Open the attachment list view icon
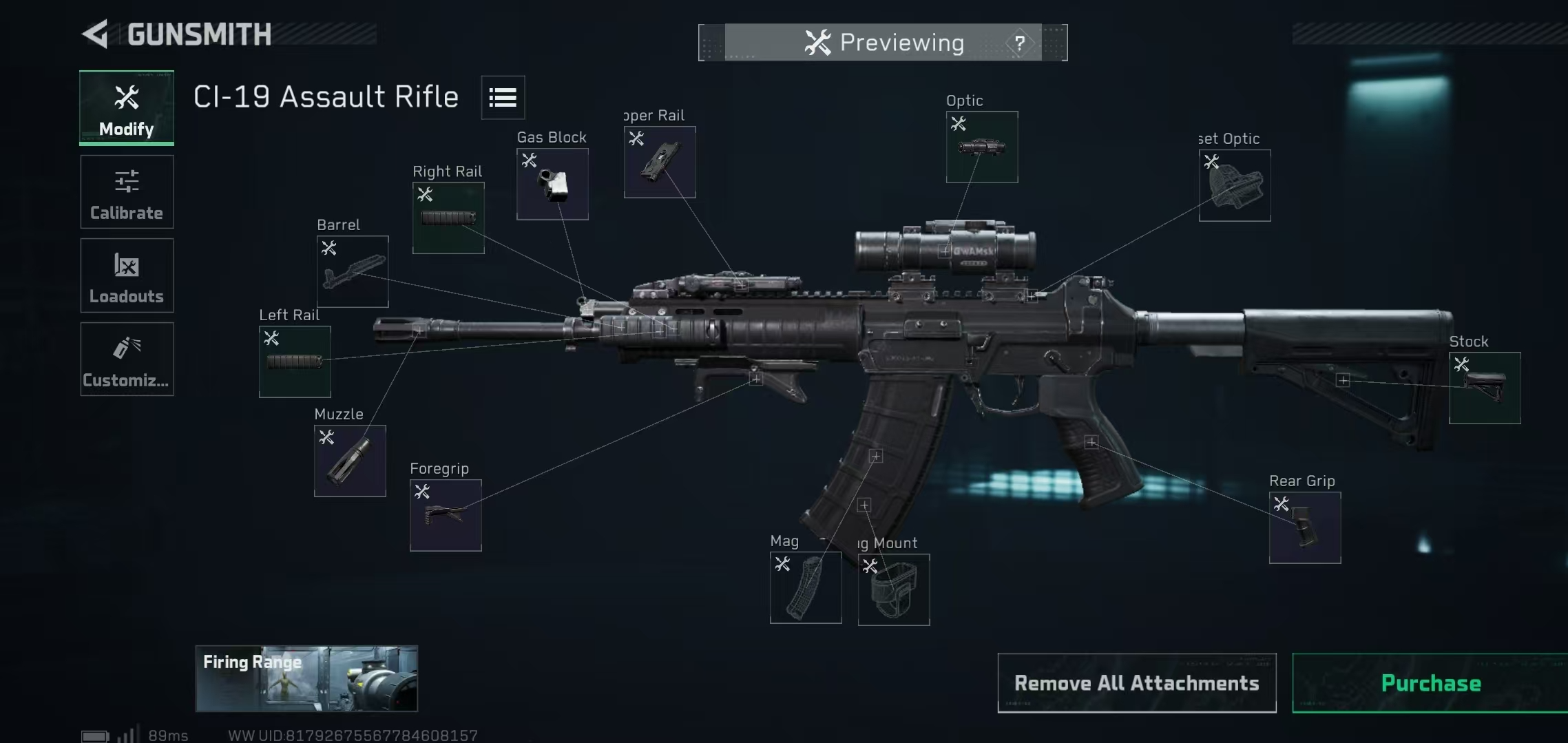Screen dimensions: 1568x743 click(503, 98)
